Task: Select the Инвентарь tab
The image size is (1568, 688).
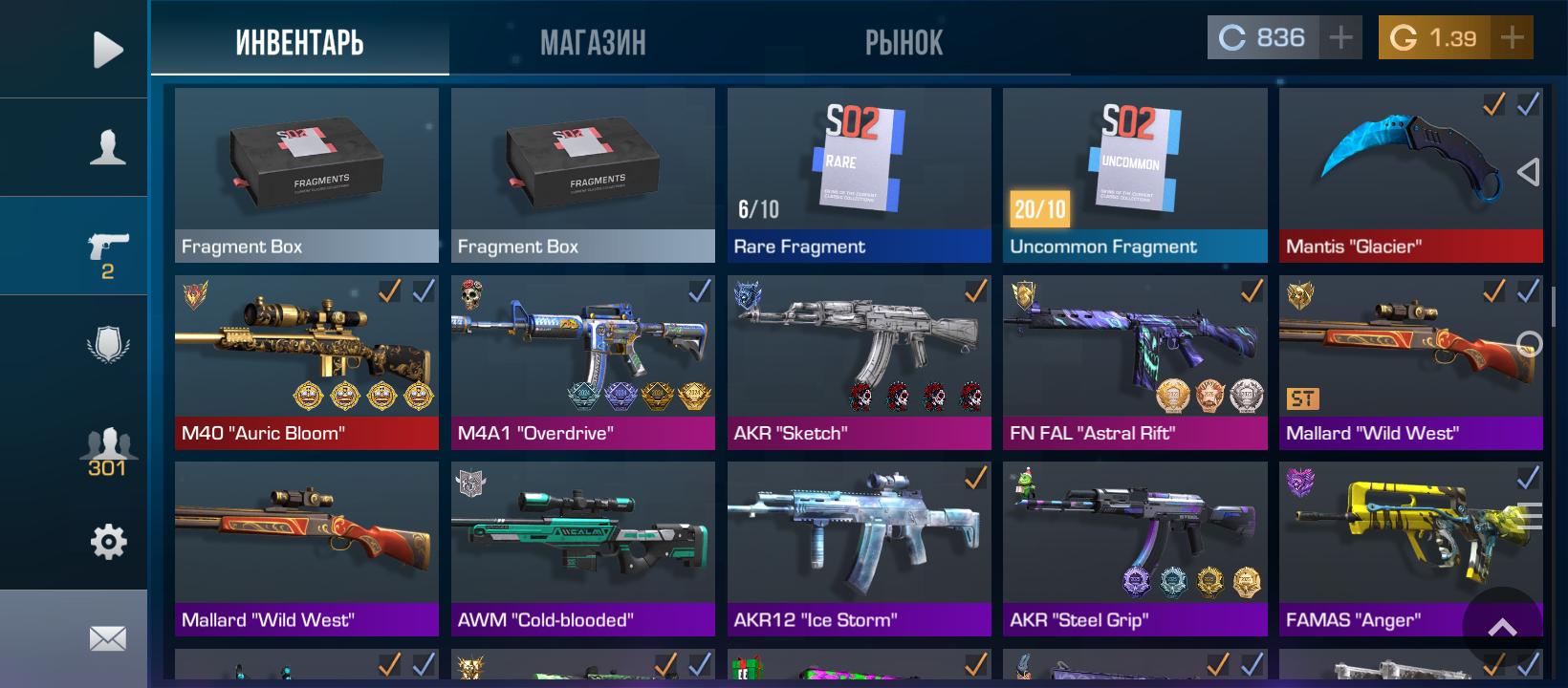Action: point(299,42)
